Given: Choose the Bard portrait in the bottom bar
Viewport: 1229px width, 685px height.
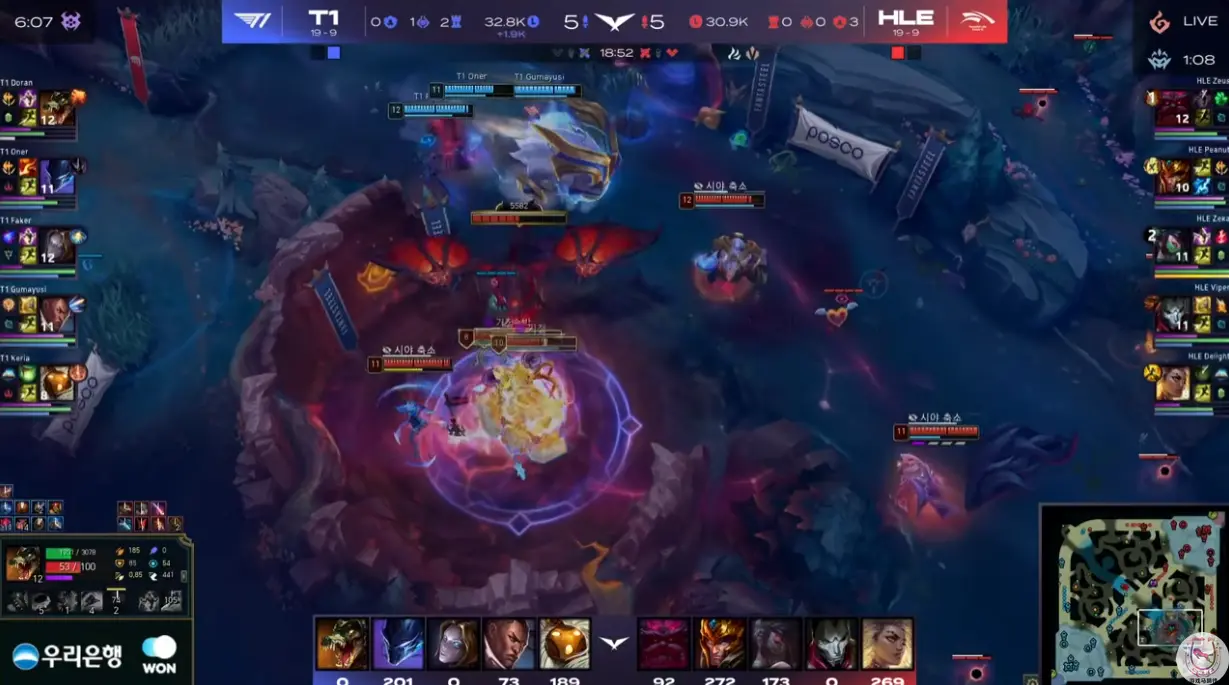Looking at the screenshot, I should coord(565,643).
